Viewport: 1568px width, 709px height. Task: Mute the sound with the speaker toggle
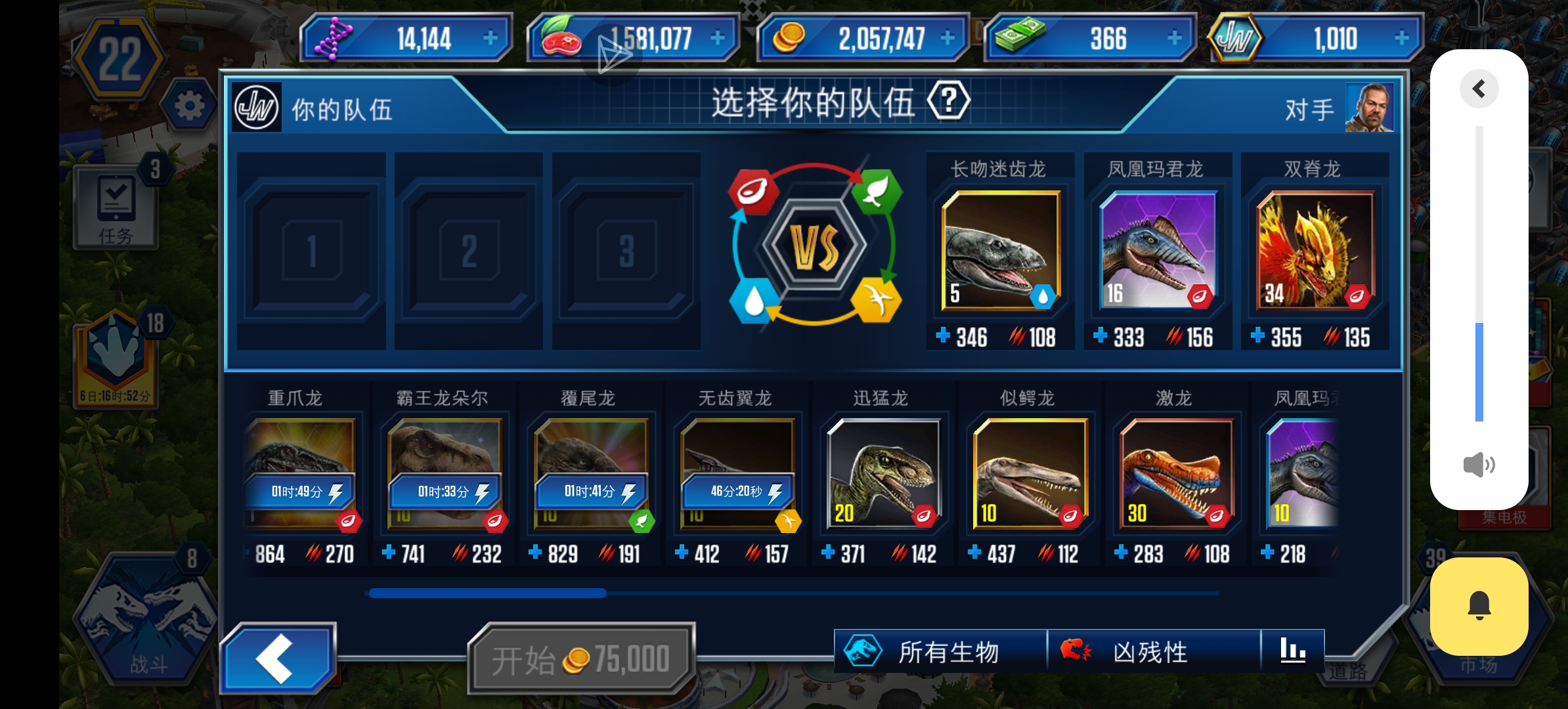(1479, 465)
